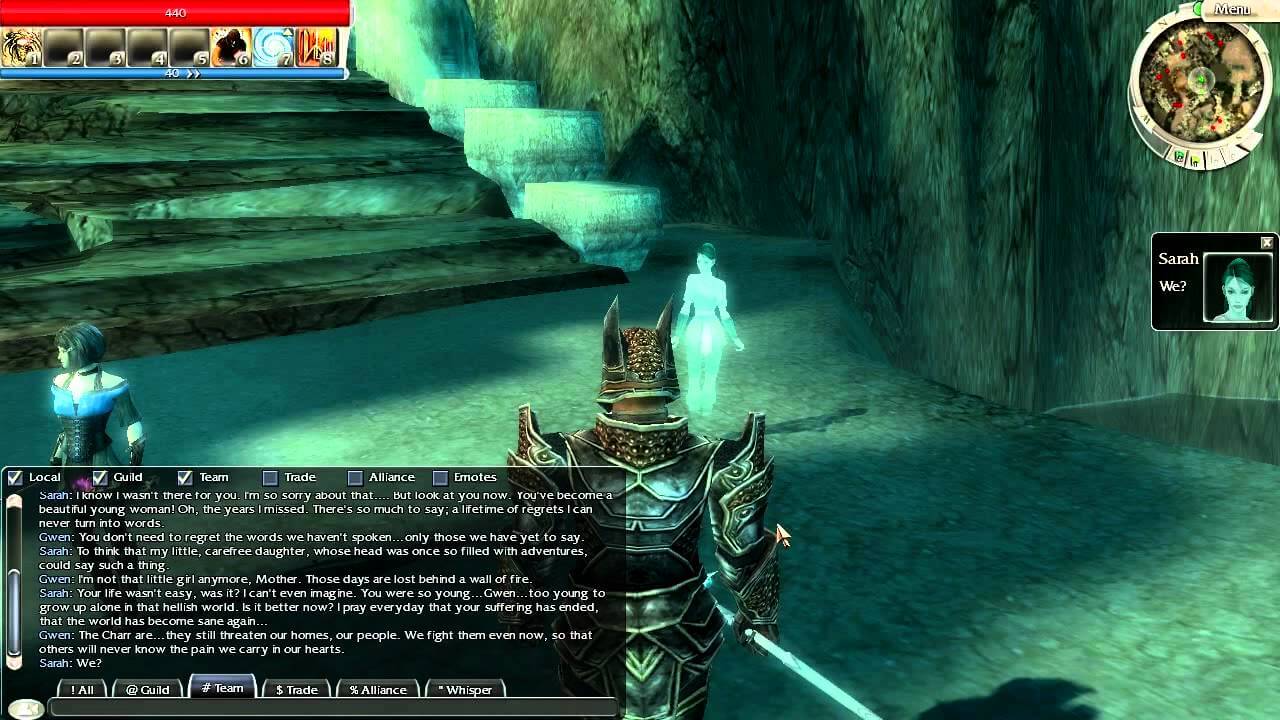Image resolution: width=1280 pixels, height=720 pixels.
Task: Select the All chat channel button
Action: [80, 690]
